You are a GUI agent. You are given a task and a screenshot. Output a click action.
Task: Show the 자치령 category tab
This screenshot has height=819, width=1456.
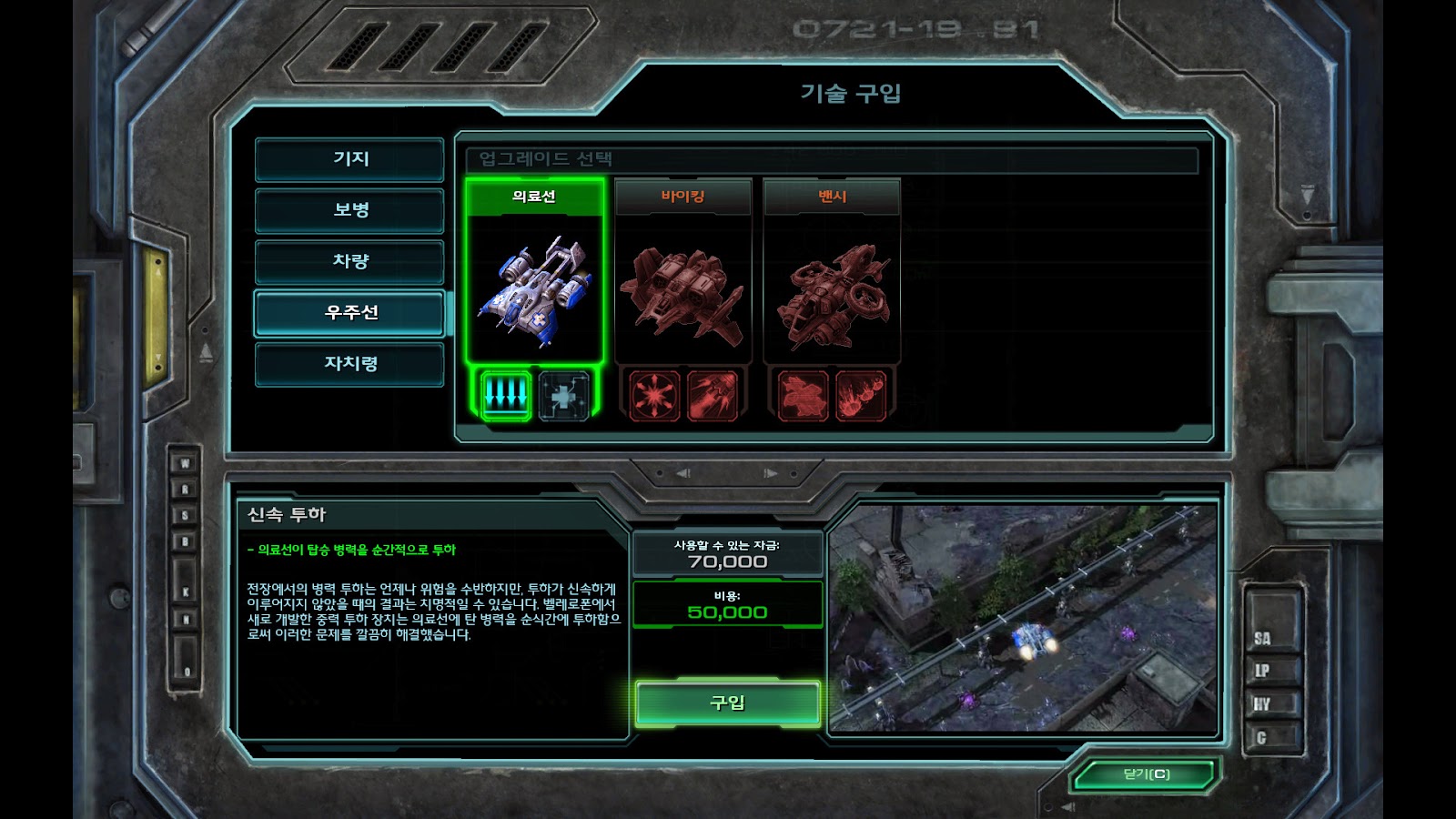point(350,364)
